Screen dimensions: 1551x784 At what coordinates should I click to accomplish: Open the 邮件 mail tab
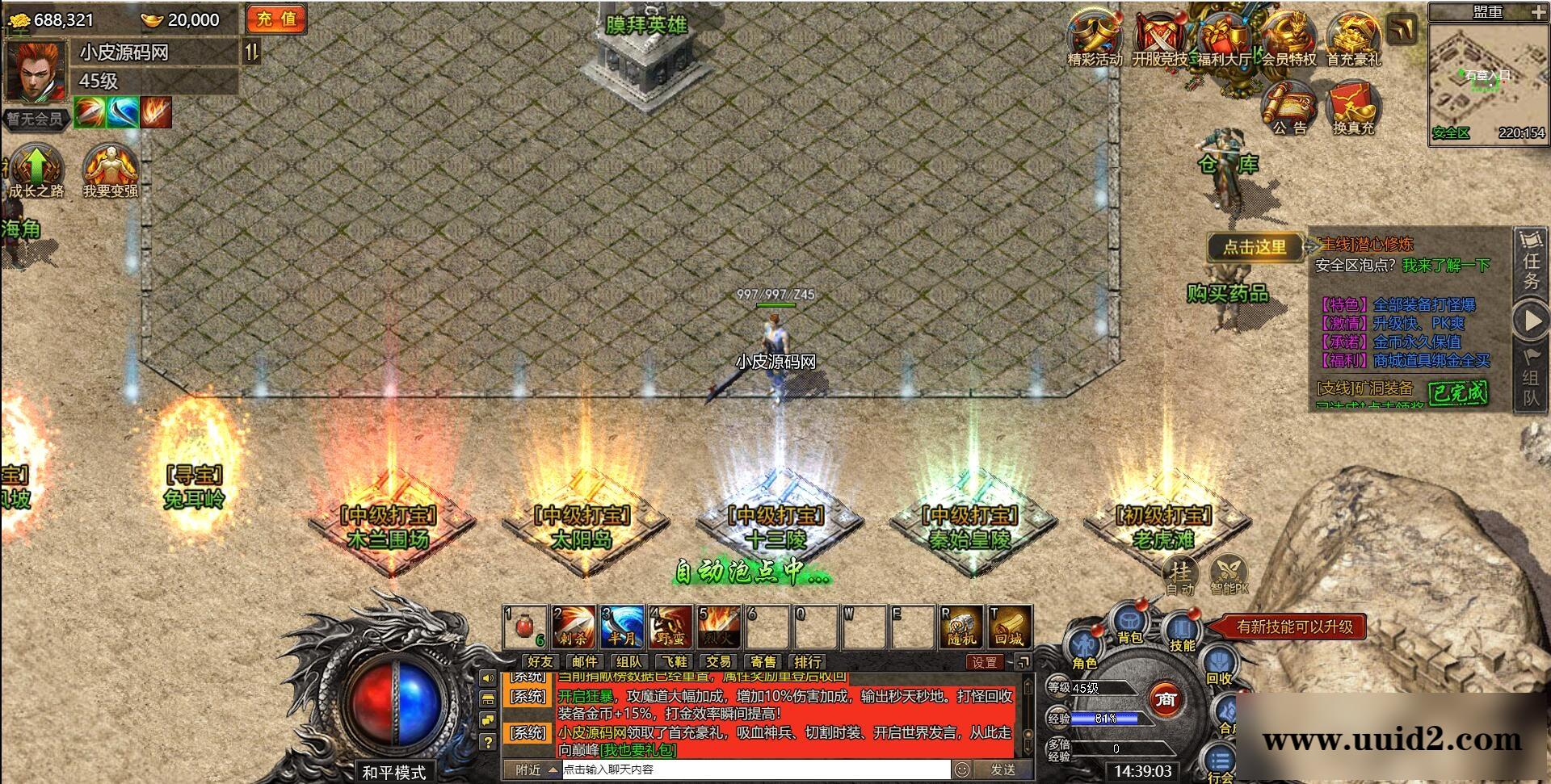(584, 662)
